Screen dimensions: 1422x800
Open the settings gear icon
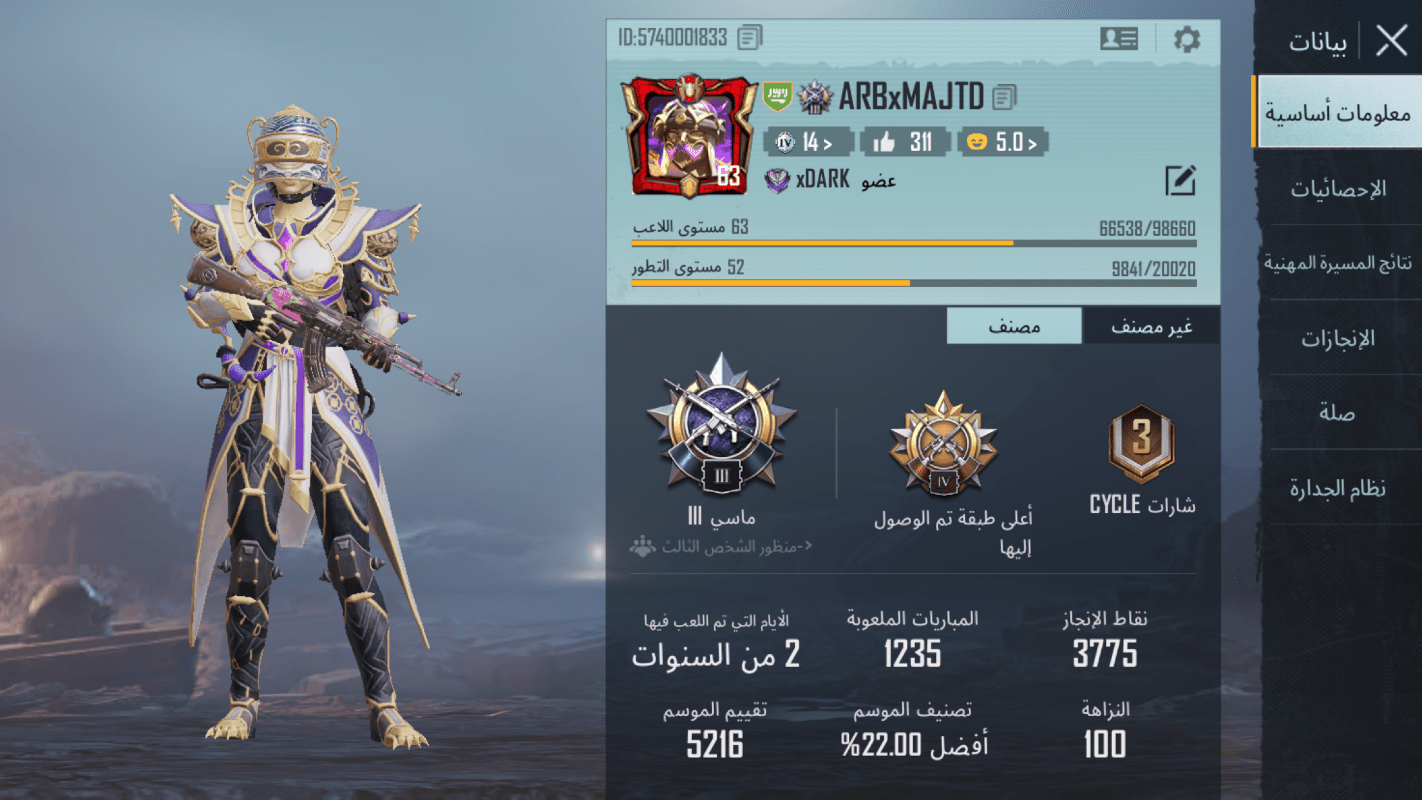(x=1186, y=40)
